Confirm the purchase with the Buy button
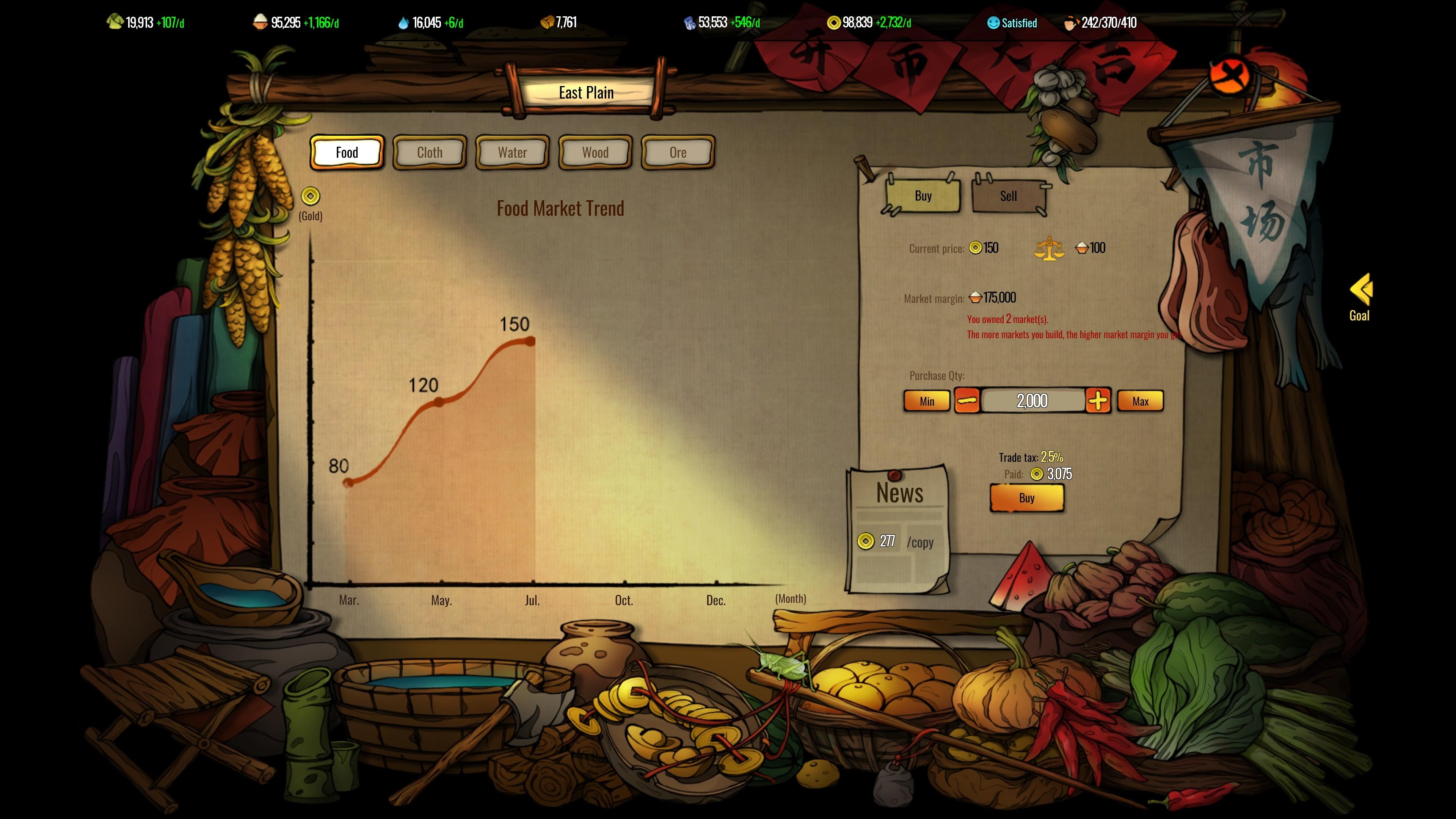The width and height of the screenshot is (1456, 819). [1027, 498]
